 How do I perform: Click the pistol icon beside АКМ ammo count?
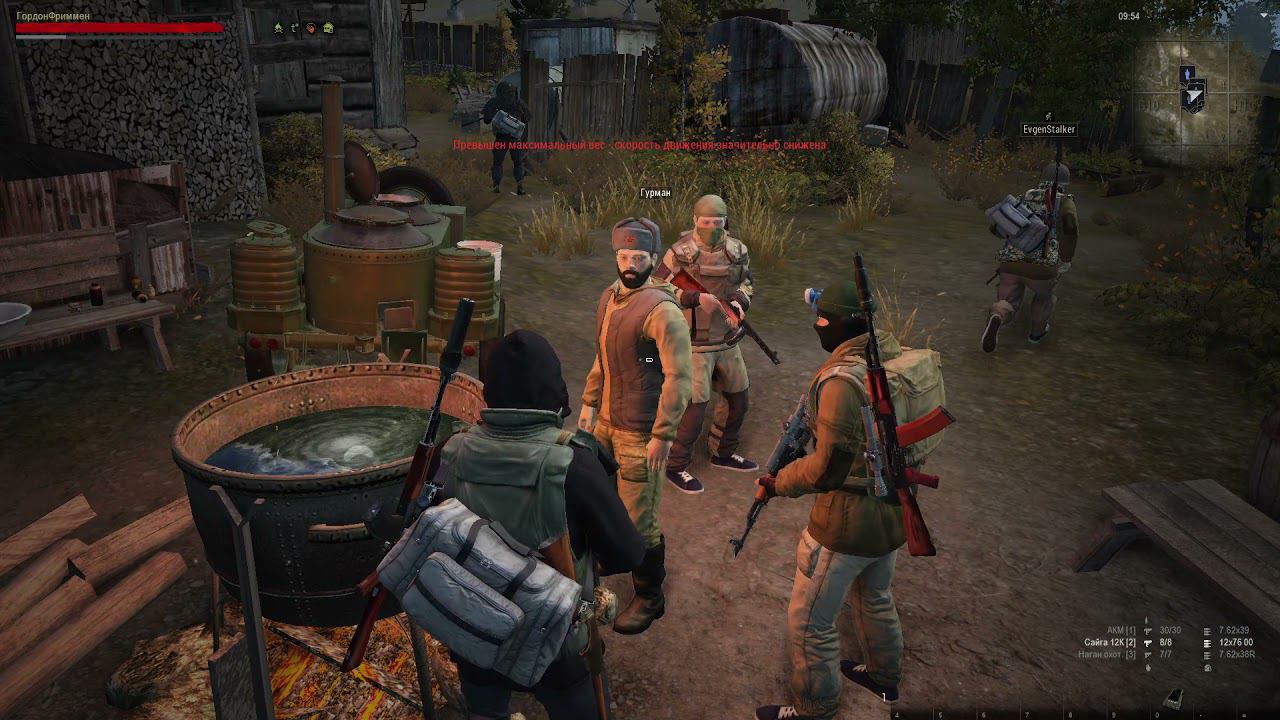coord(1147,630)
